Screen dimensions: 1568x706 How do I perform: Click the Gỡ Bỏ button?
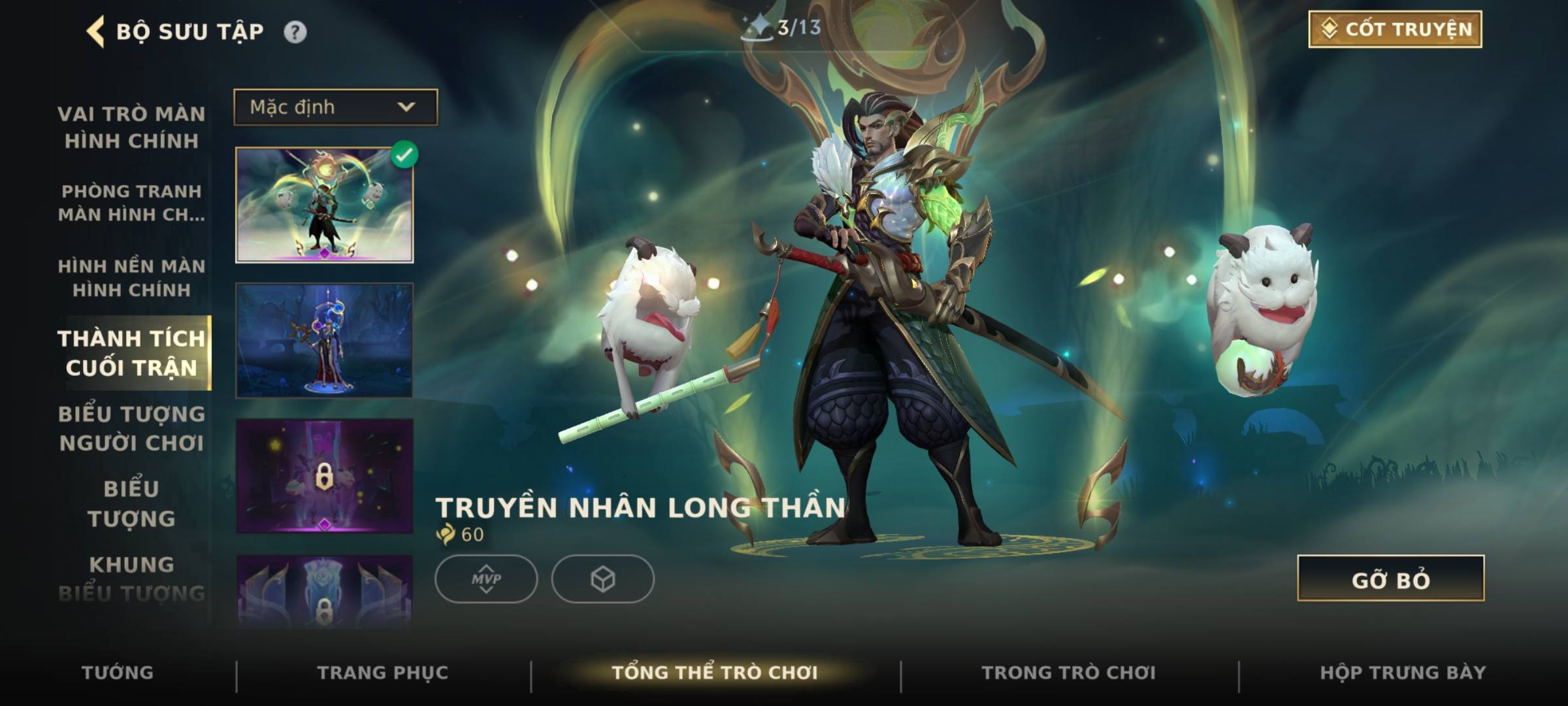1390,579
